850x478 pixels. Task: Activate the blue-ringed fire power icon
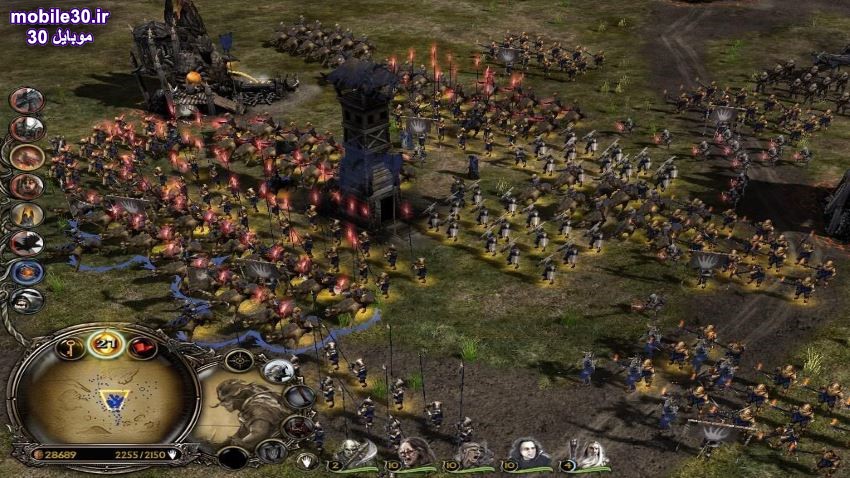pyautogui.click(x=27, y=271)
